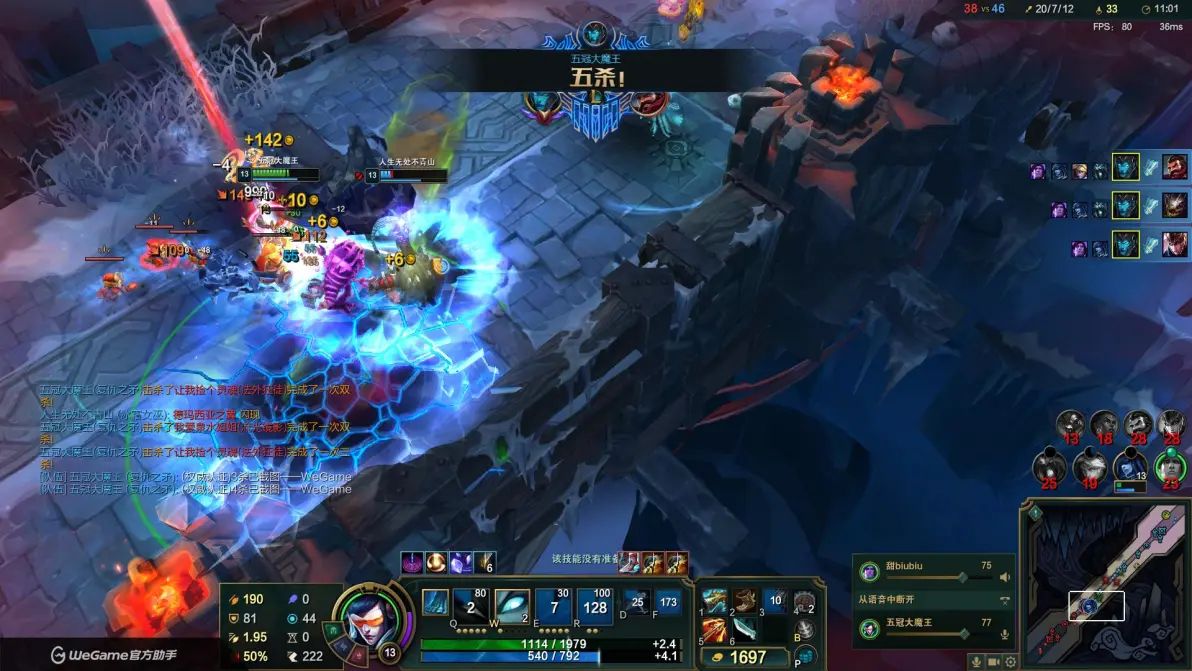Adjust 五冠大魔王's microphone volume slider
The width and height of the screenshot is (1192, 671).
[x=963, y=634]
